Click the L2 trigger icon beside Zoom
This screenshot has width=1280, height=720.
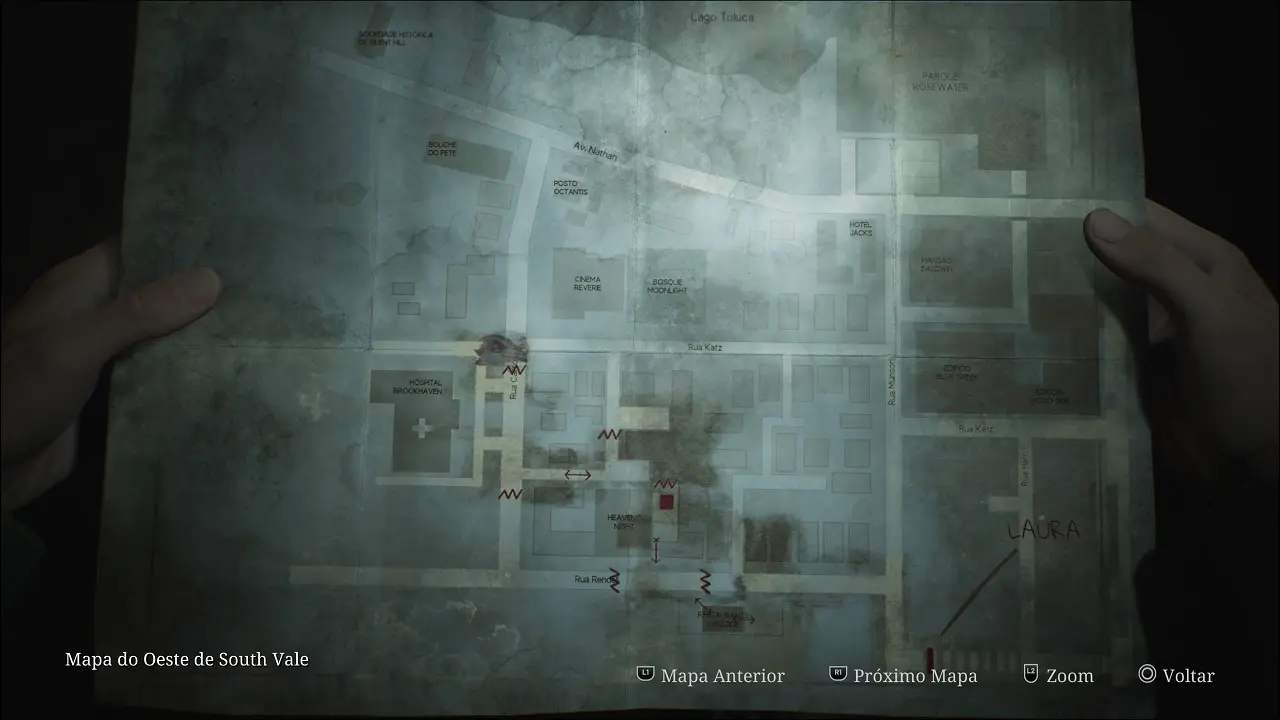tap(1029, 676)
